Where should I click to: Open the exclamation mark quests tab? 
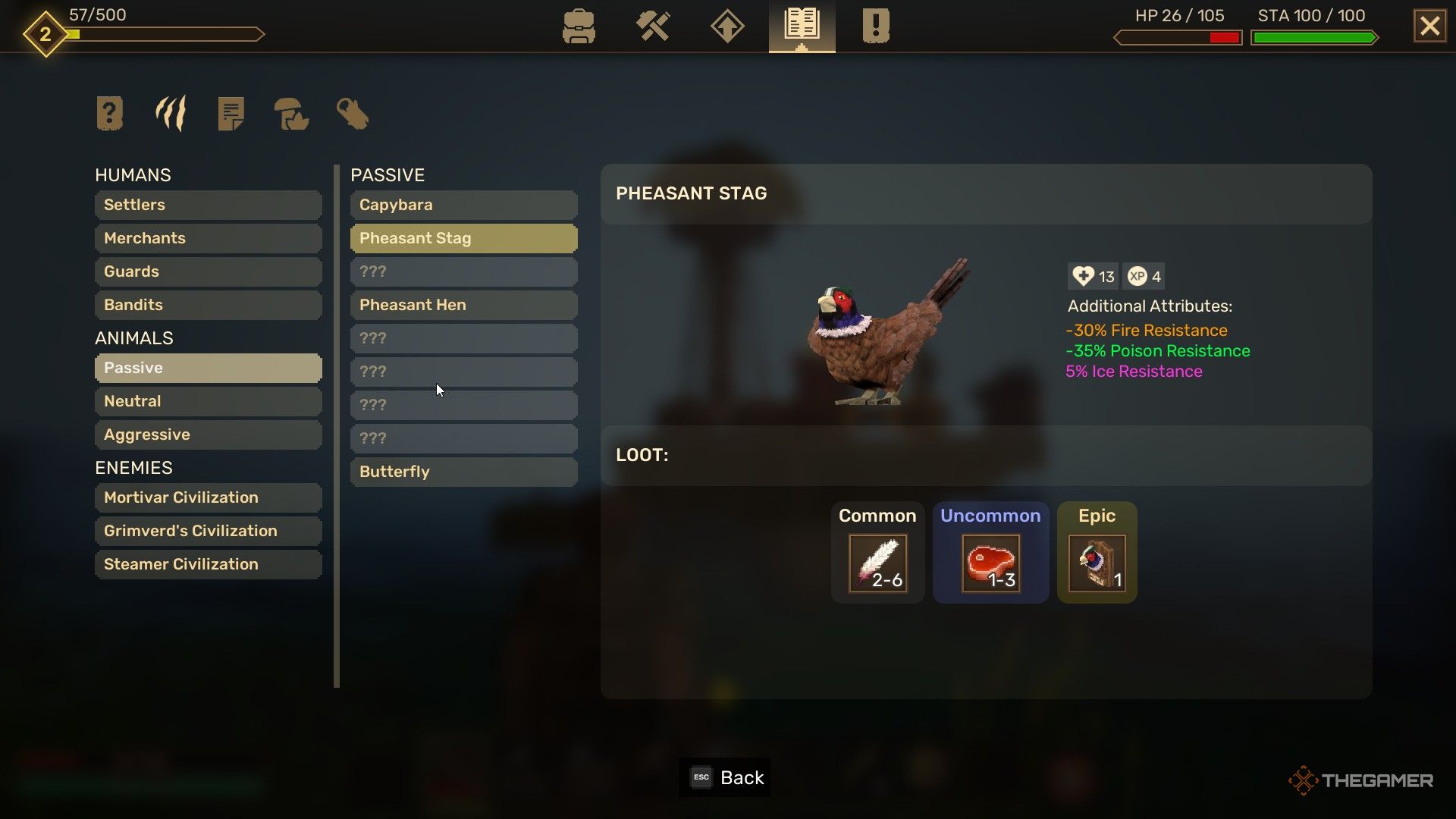[x=875, y=27]
